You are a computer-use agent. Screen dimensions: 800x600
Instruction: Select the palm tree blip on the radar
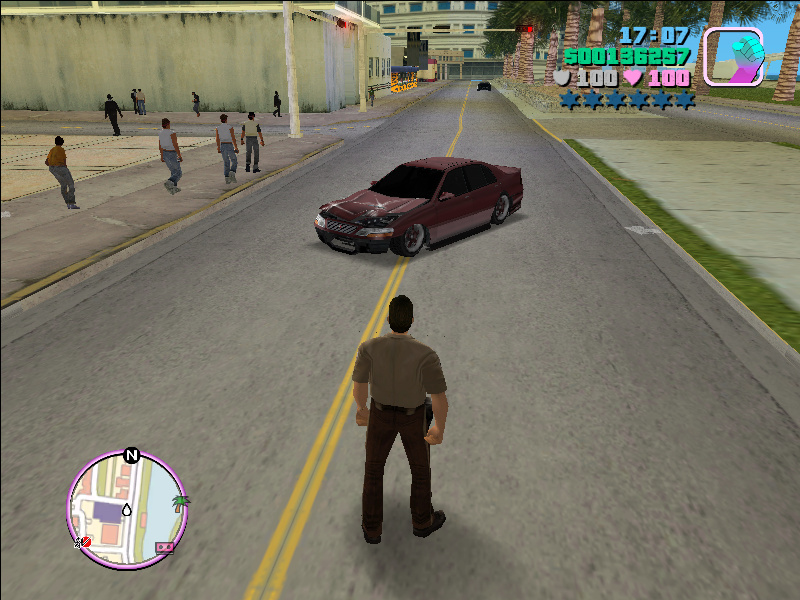point(180,501)
